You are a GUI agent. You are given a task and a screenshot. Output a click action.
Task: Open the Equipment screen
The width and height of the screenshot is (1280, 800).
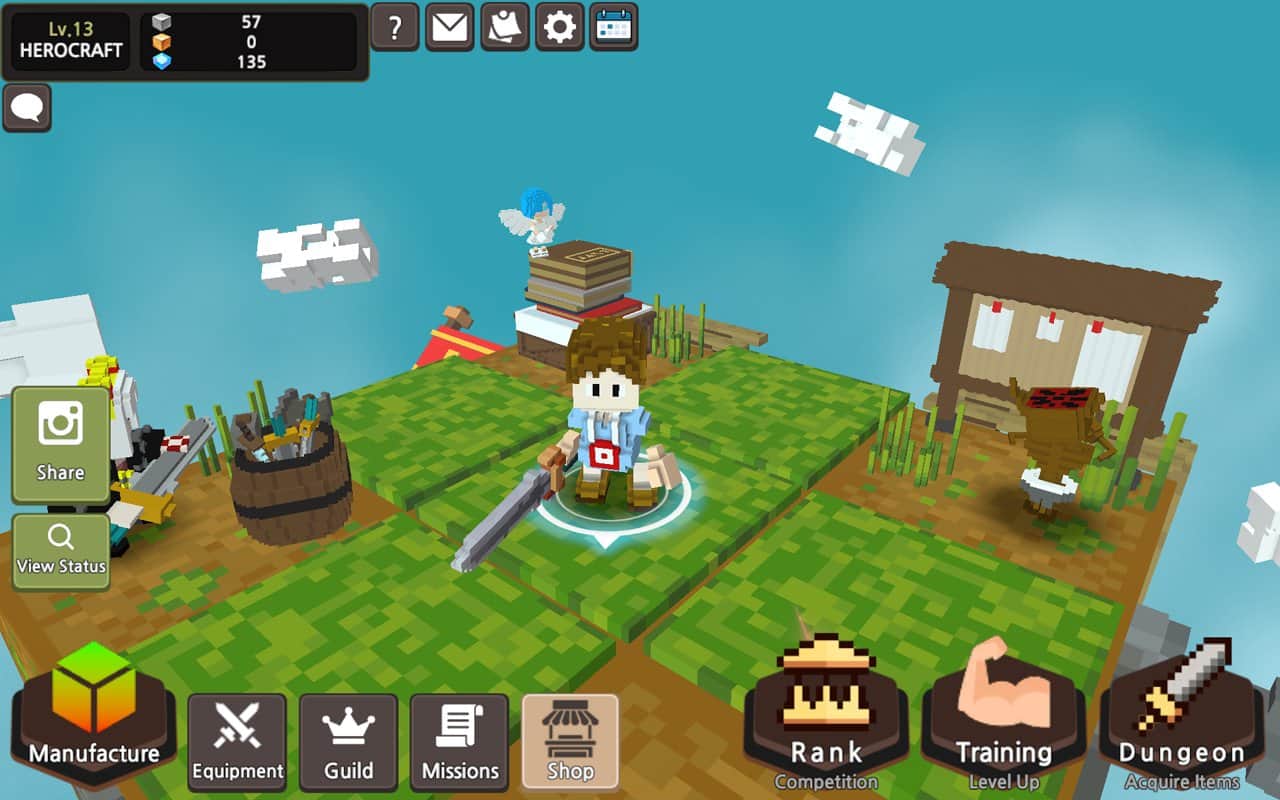point(237,742)
